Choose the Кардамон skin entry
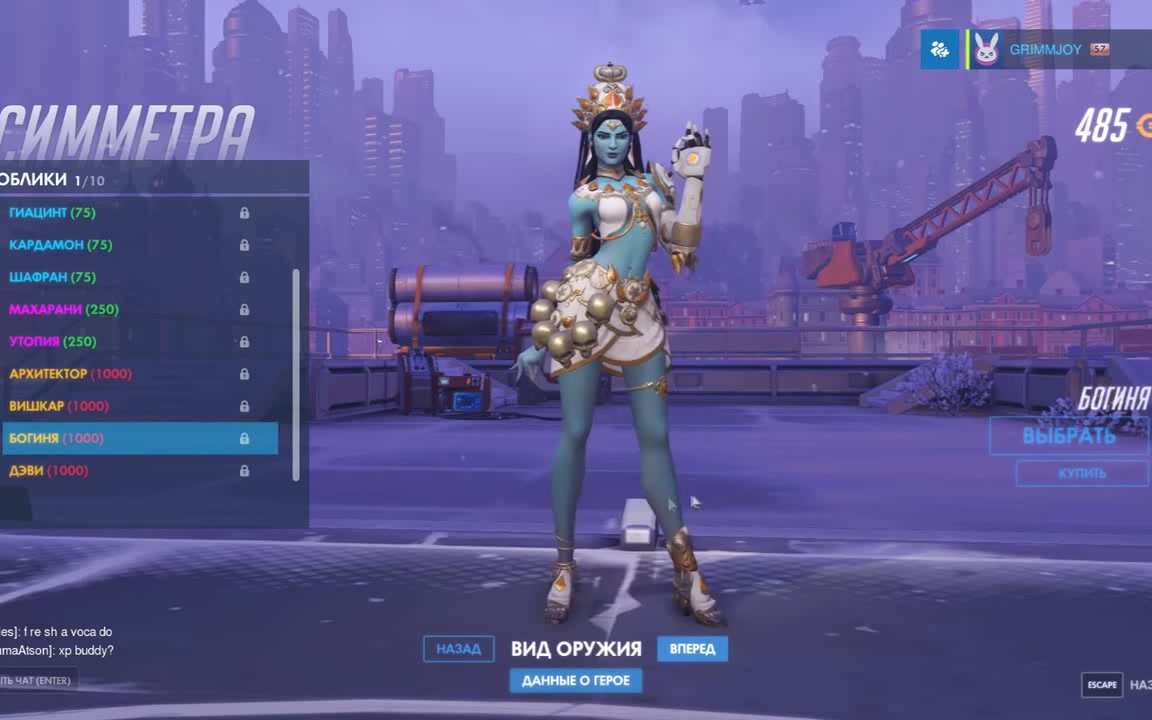The height and width of the screenshot is (720, 1152). point(60,245)
